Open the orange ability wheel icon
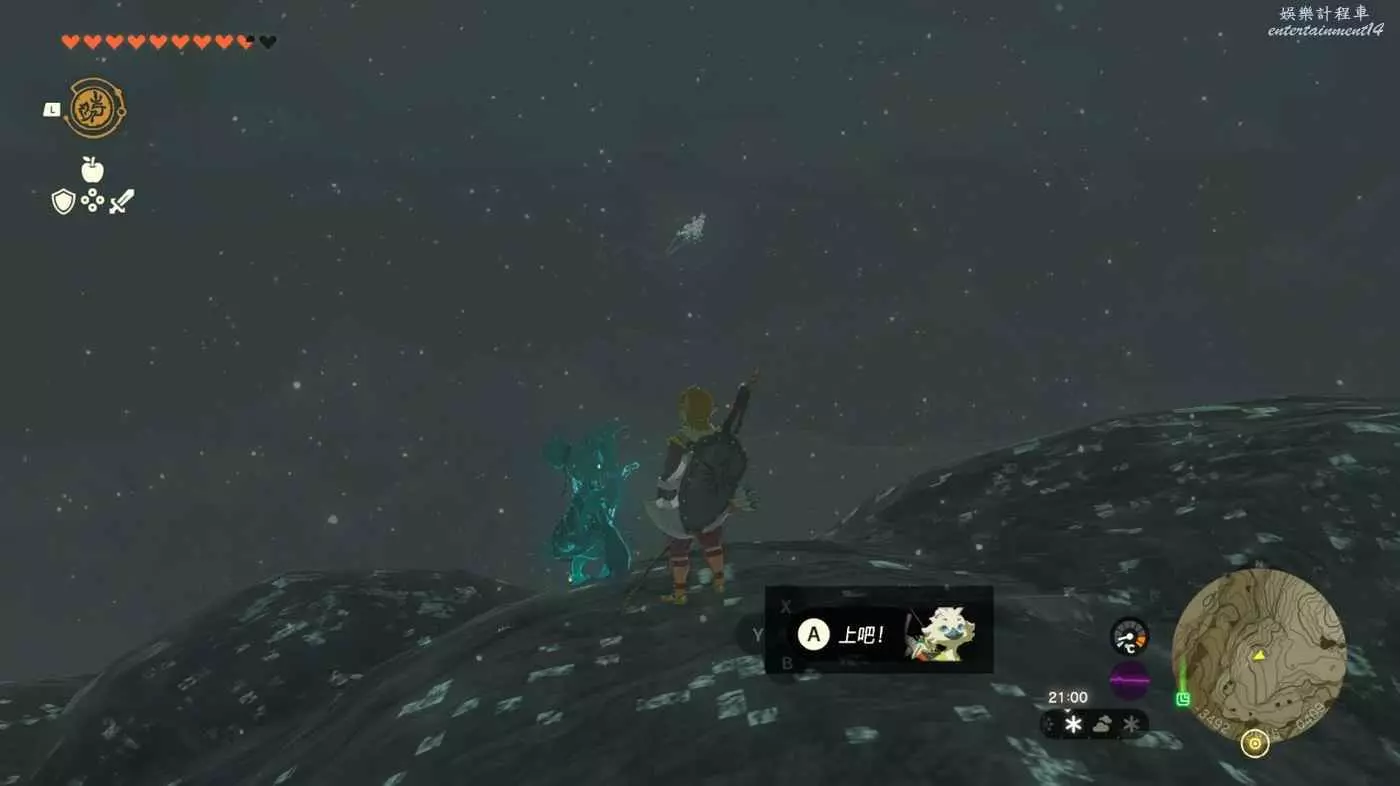The width and height of the screenshot is (1400, 786). (x=94, y=108)
